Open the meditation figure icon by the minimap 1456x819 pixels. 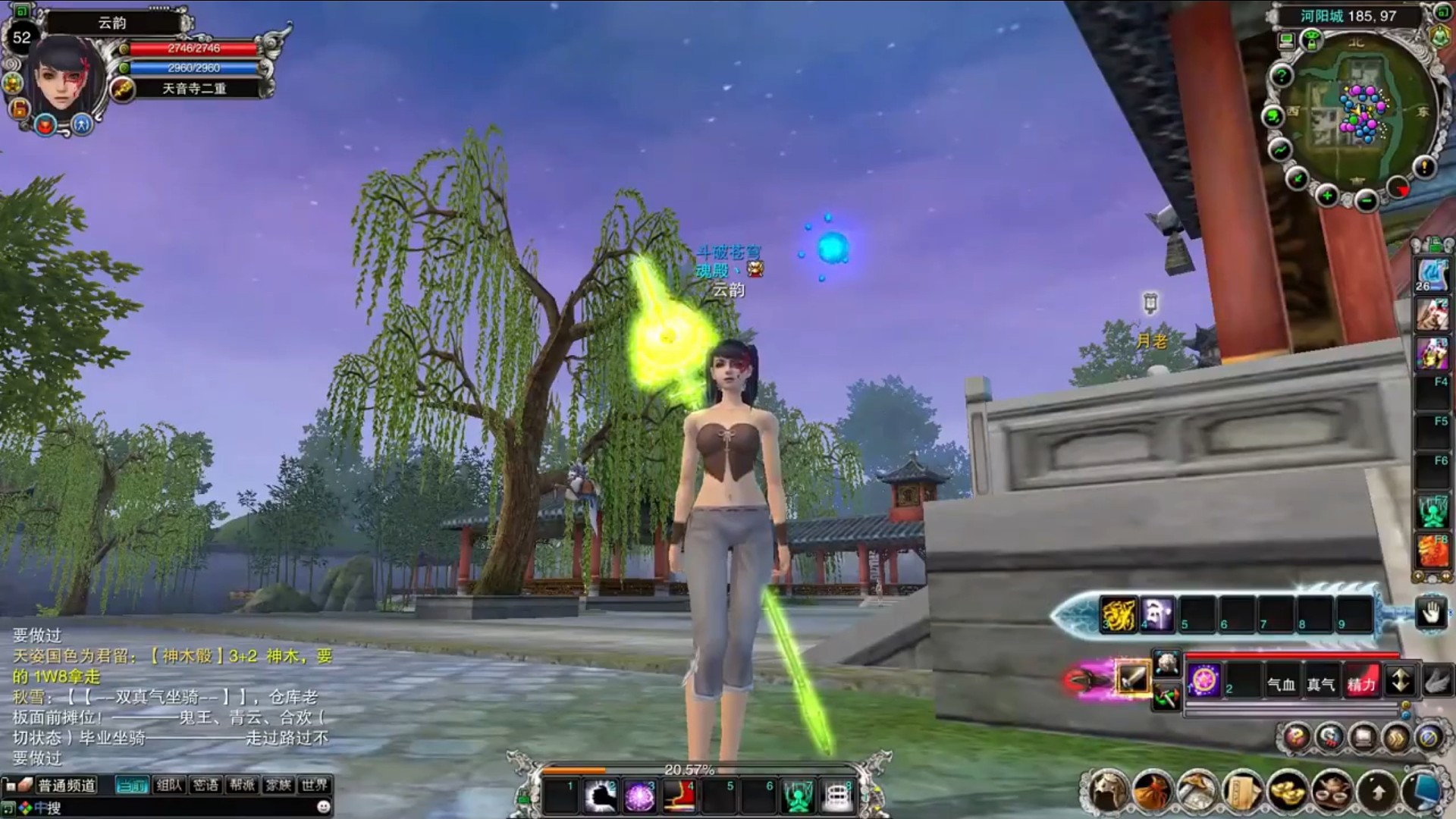point(1440,36)
